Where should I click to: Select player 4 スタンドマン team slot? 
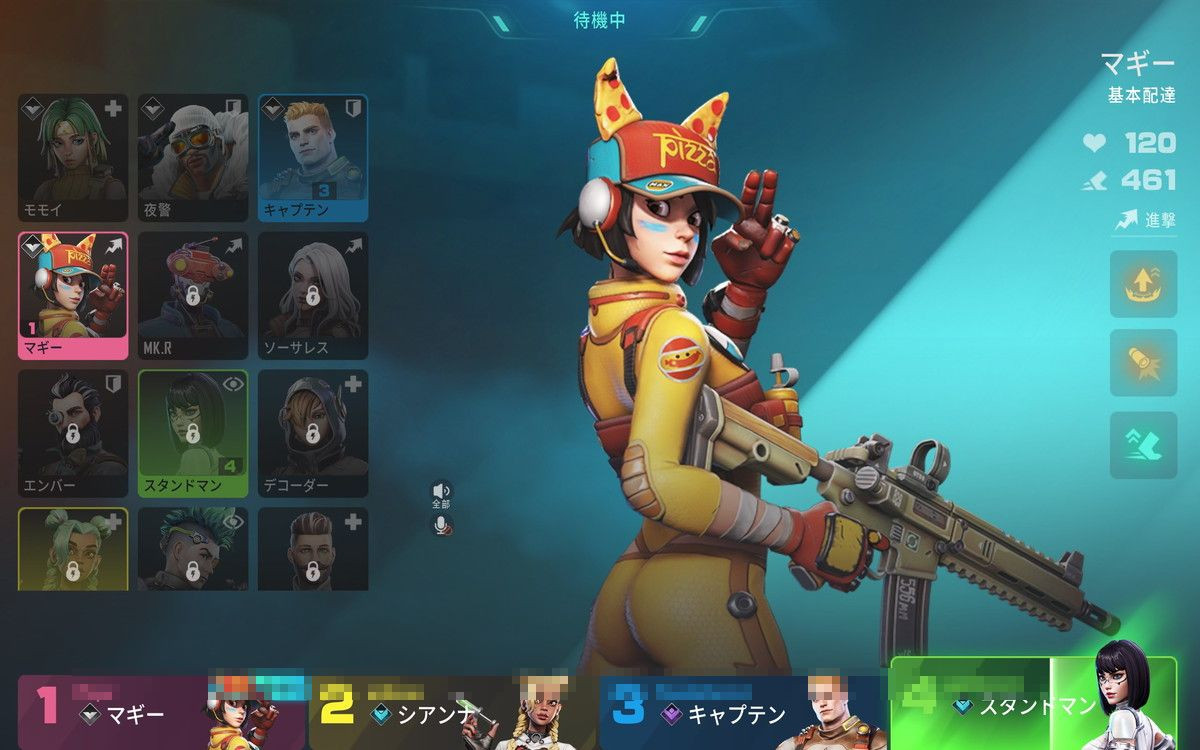point(1033,704)
